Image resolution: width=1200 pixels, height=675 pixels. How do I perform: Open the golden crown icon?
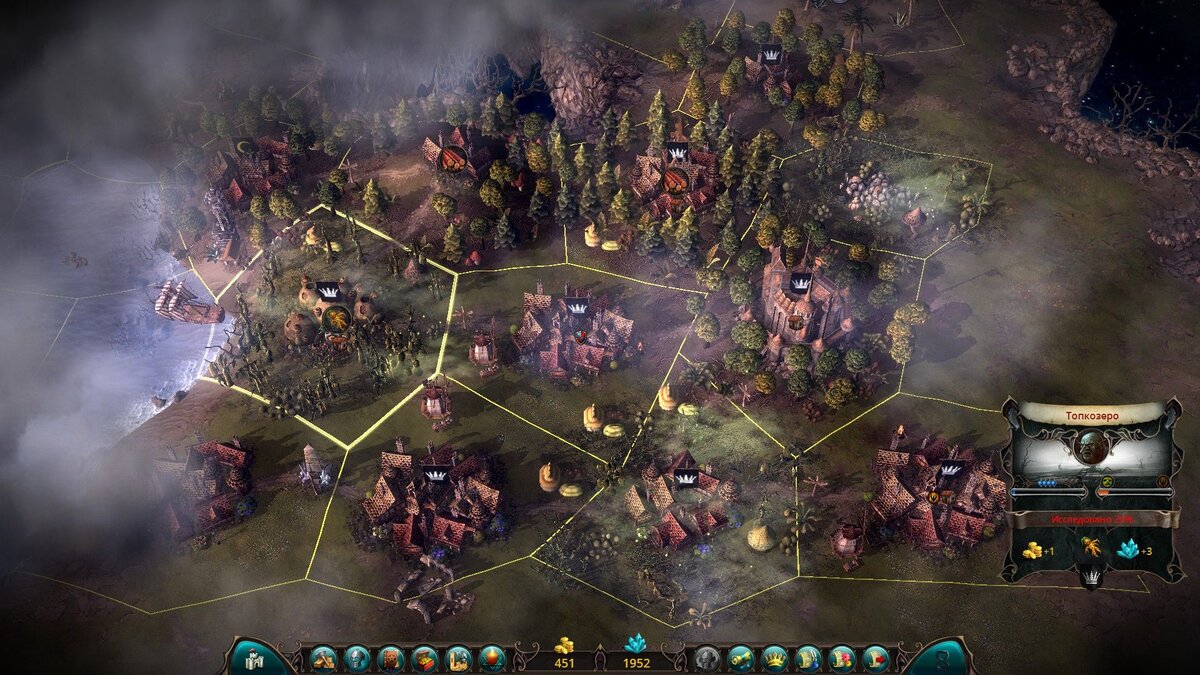coord(774,658)
